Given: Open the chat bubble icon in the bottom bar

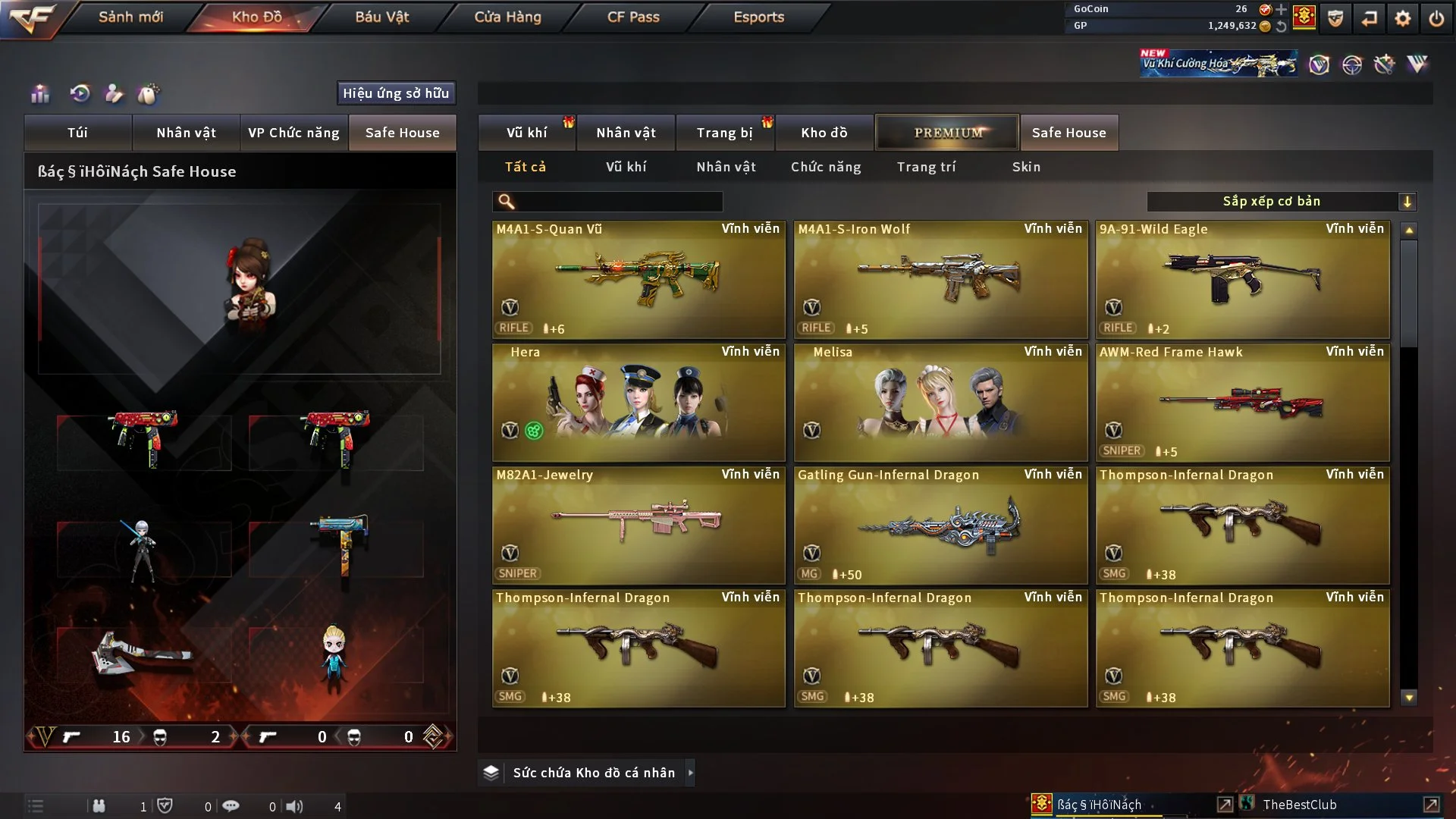Looking at the screenshot, I should coord(231,805).
